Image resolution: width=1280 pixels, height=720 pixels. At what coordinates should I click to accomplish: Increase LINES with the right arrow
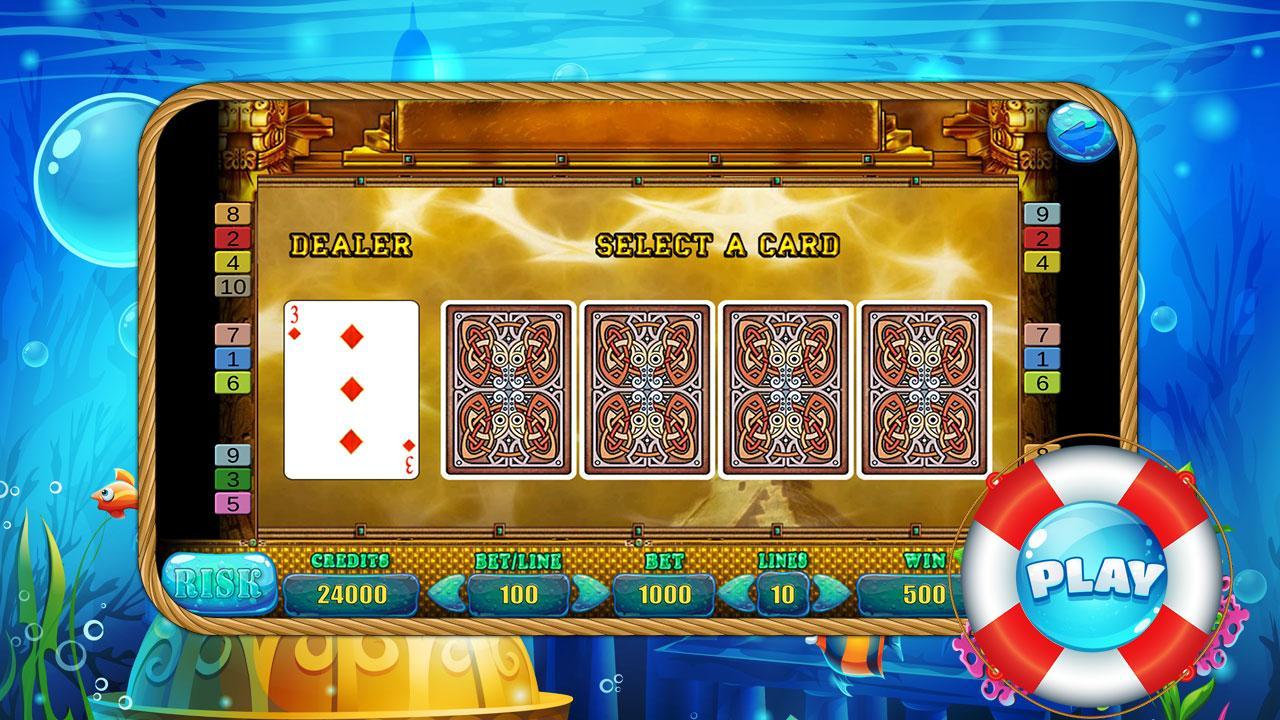(x=830, y=593)
